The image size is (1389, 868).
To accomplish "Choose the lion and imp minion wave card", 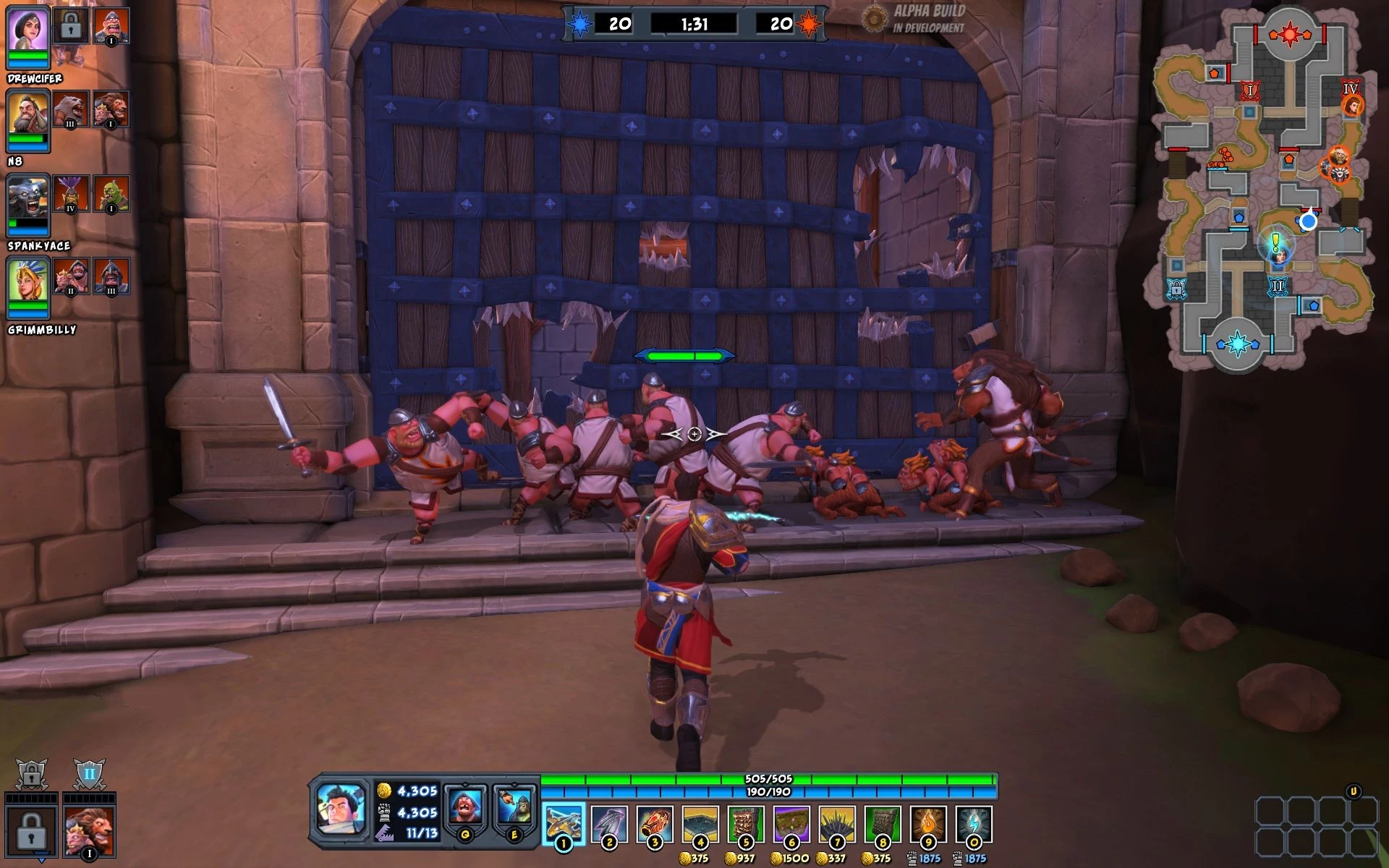I will (89, 832).
